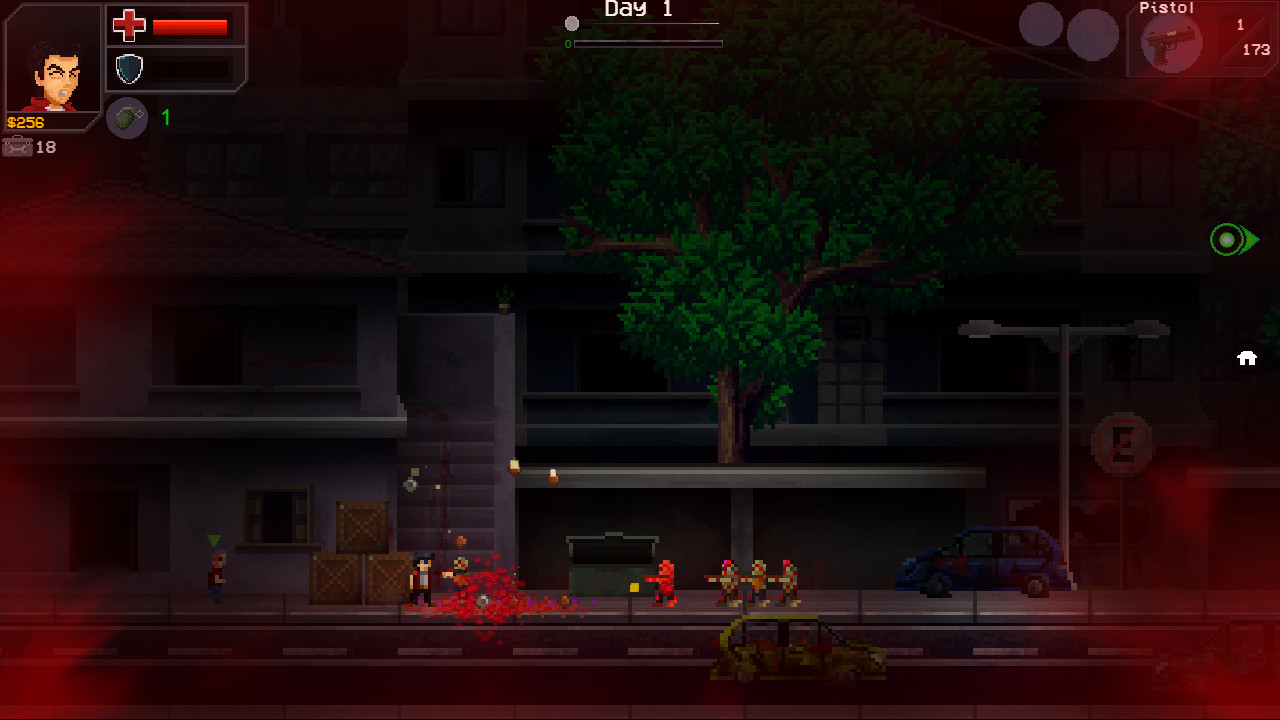Screen dimensions: 1280x720
Task: Click the pistol graphic inside the weapon box
Action: click(x=1172, y=42)
